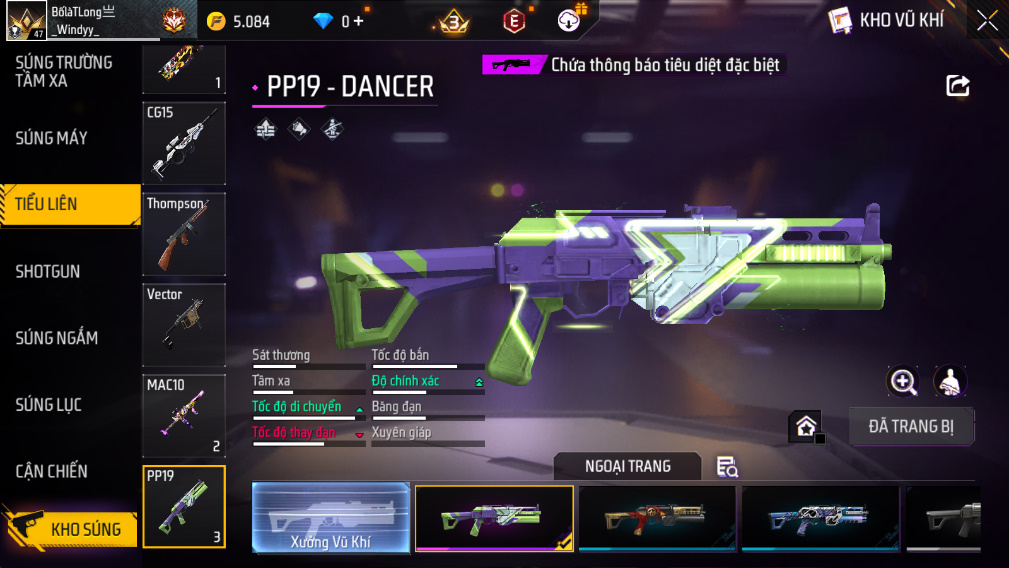Viewport: 1009px width, 568px height.
Task: Select the red-gold PP19 skin
Action: [x=657, y=517]
